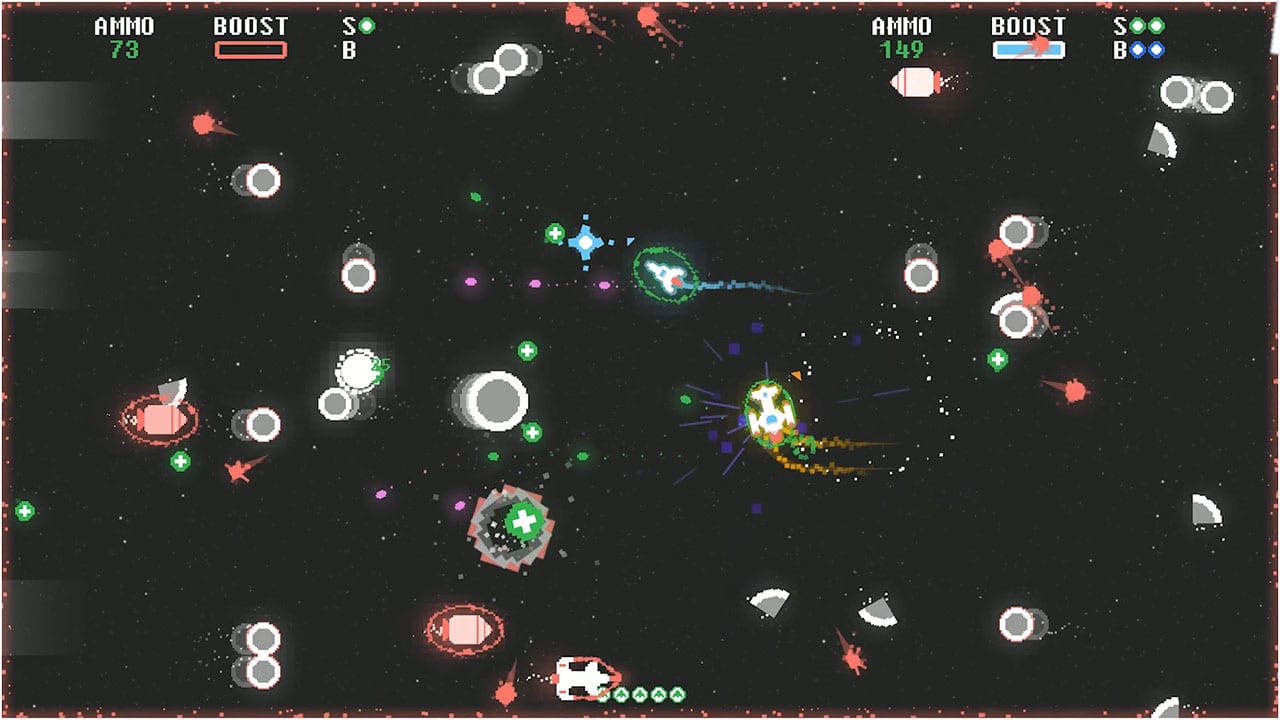Screen dimensions: 1280x720
Task: Click the green power-up beside the blue star
Action: point(555,233)
